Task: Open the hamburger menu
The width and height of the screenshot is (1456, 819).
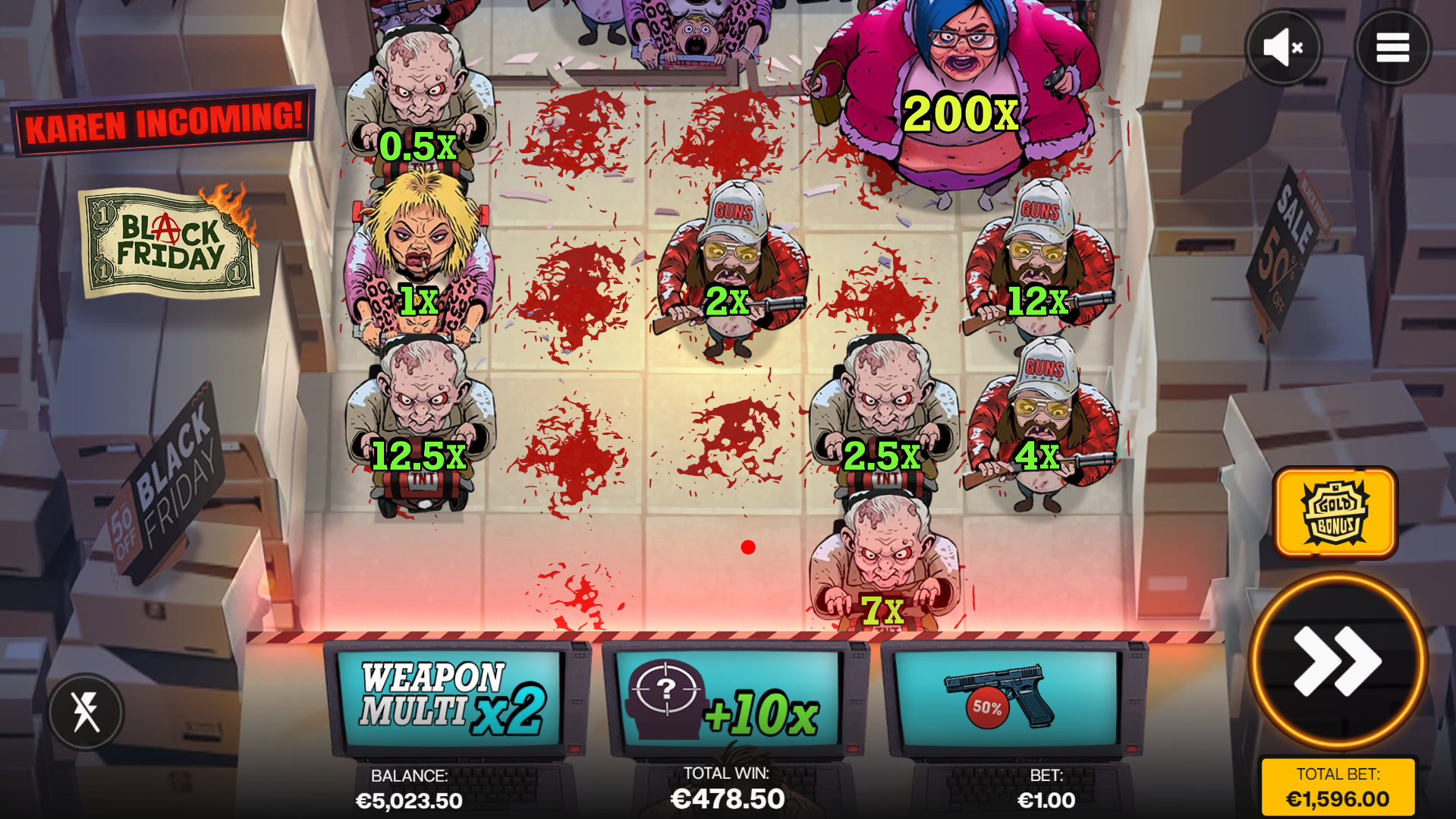Action: [x=1392, y=48]
